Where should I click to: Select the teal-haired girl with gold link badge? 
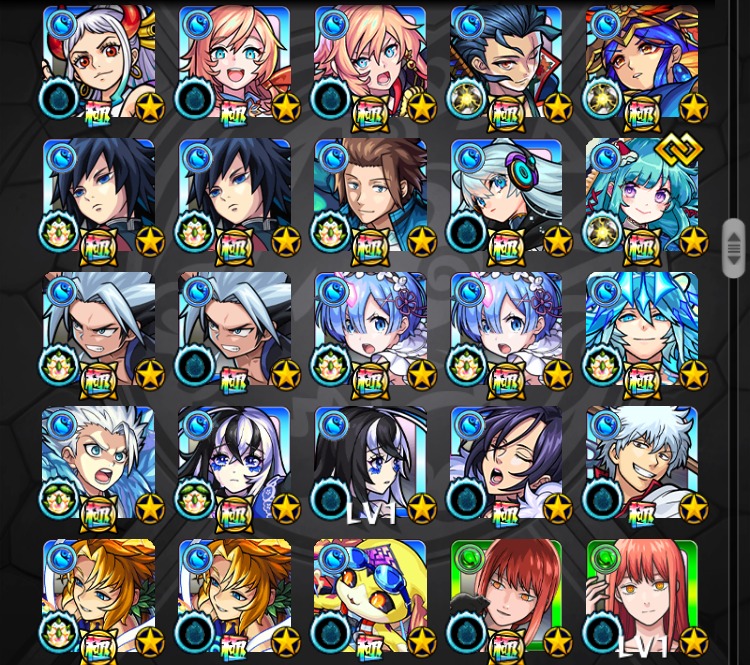pos(642,195)
